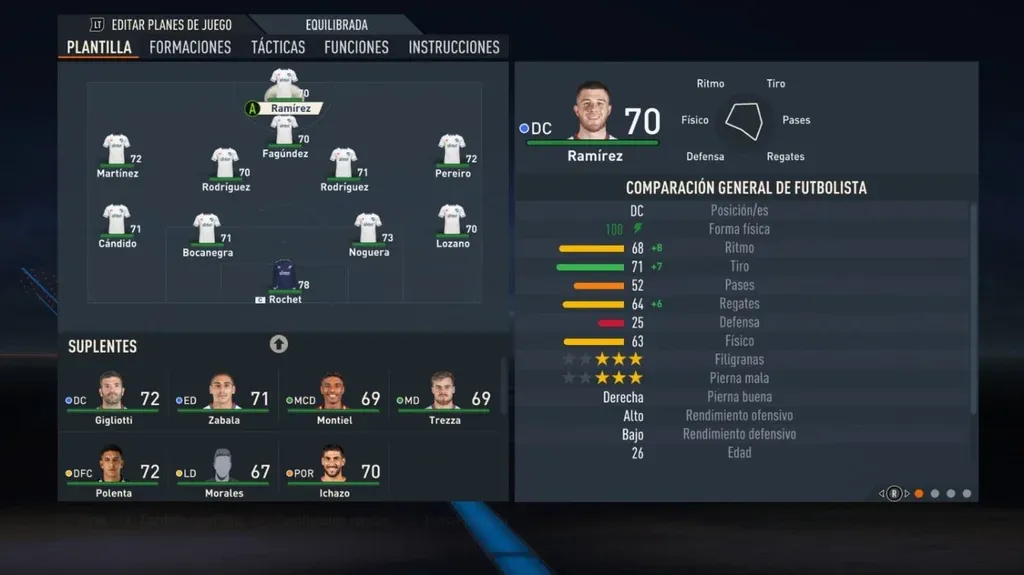Select defender Bocanegra
Viewport: 1024px width, 575px height.
(x=207, y=229)
